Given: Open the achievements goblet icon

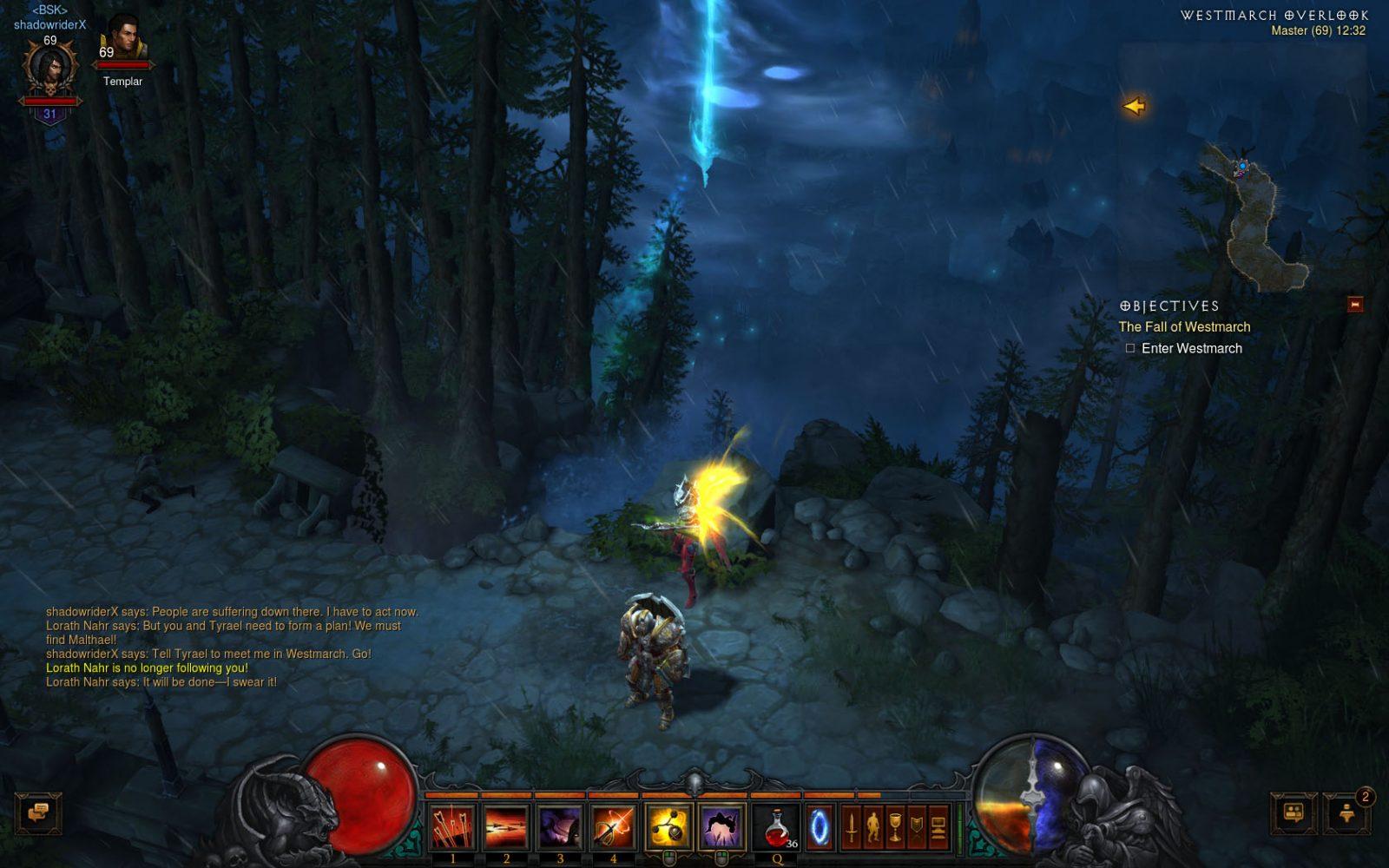Looking at the screenshot, I should tap(895, 826).
